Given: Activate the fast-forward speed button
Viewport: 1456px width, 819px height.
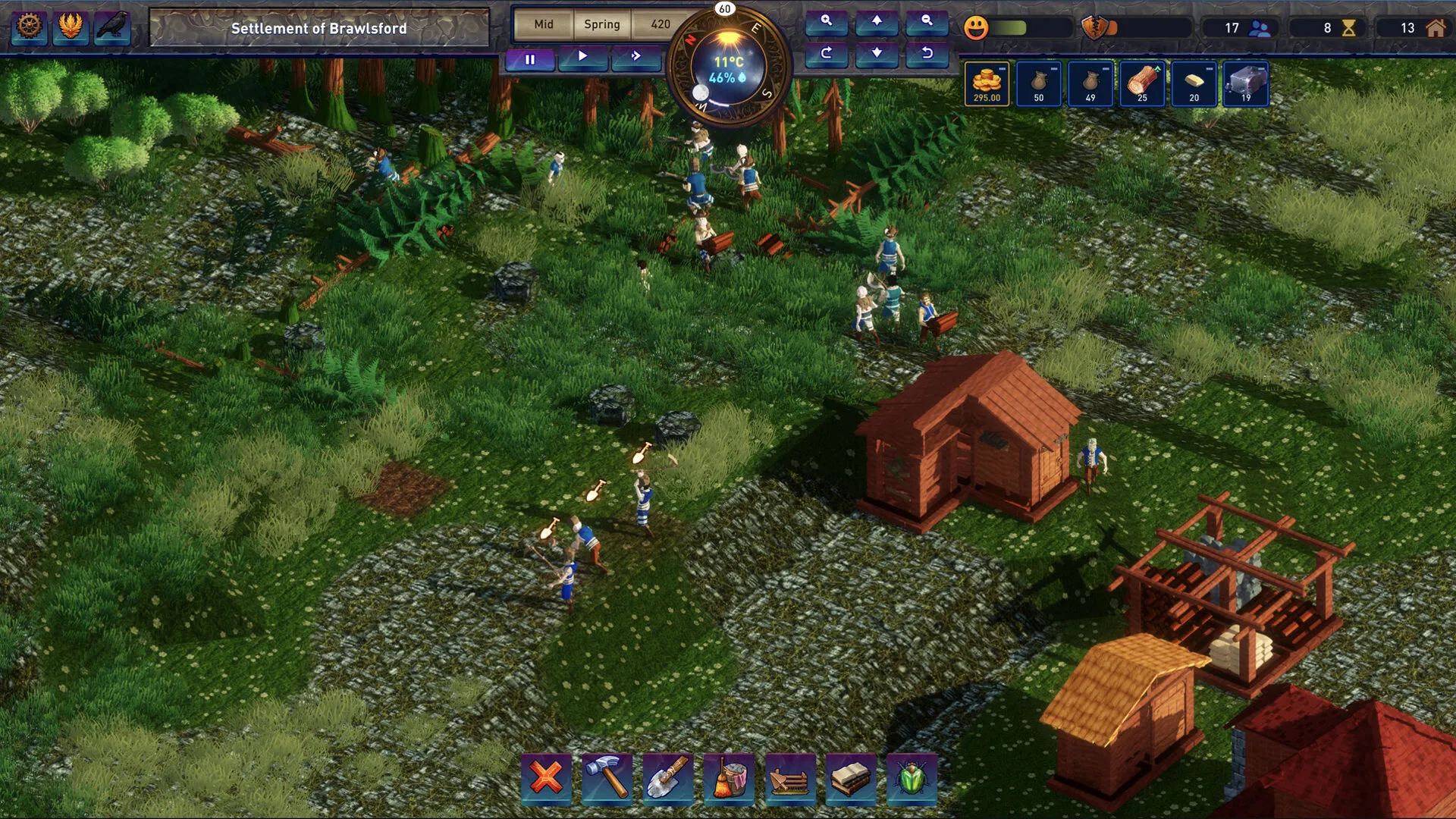Looking at the screenshot, I should 635,56.
